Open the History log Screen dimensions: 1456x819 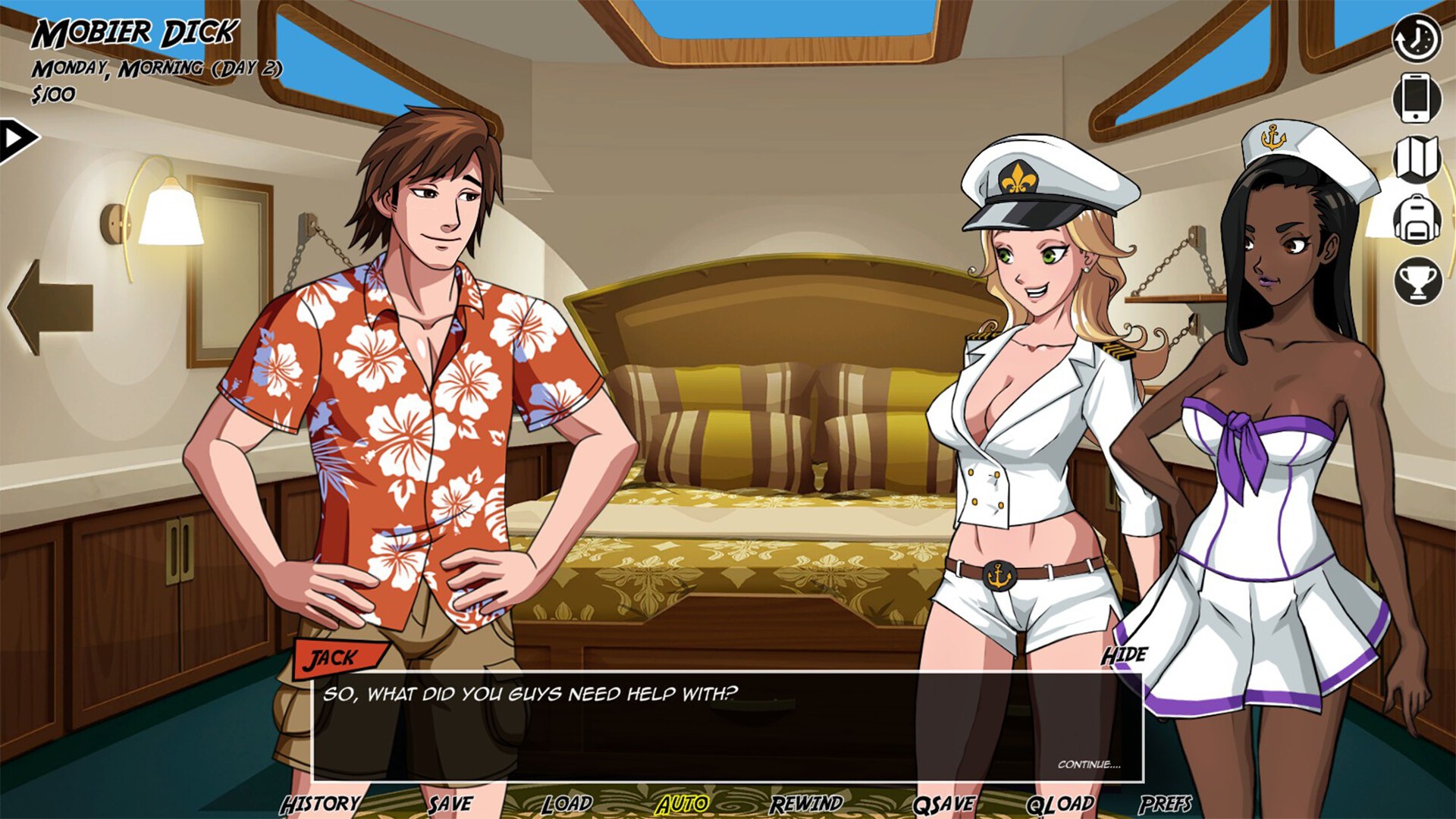pos(320,804)
